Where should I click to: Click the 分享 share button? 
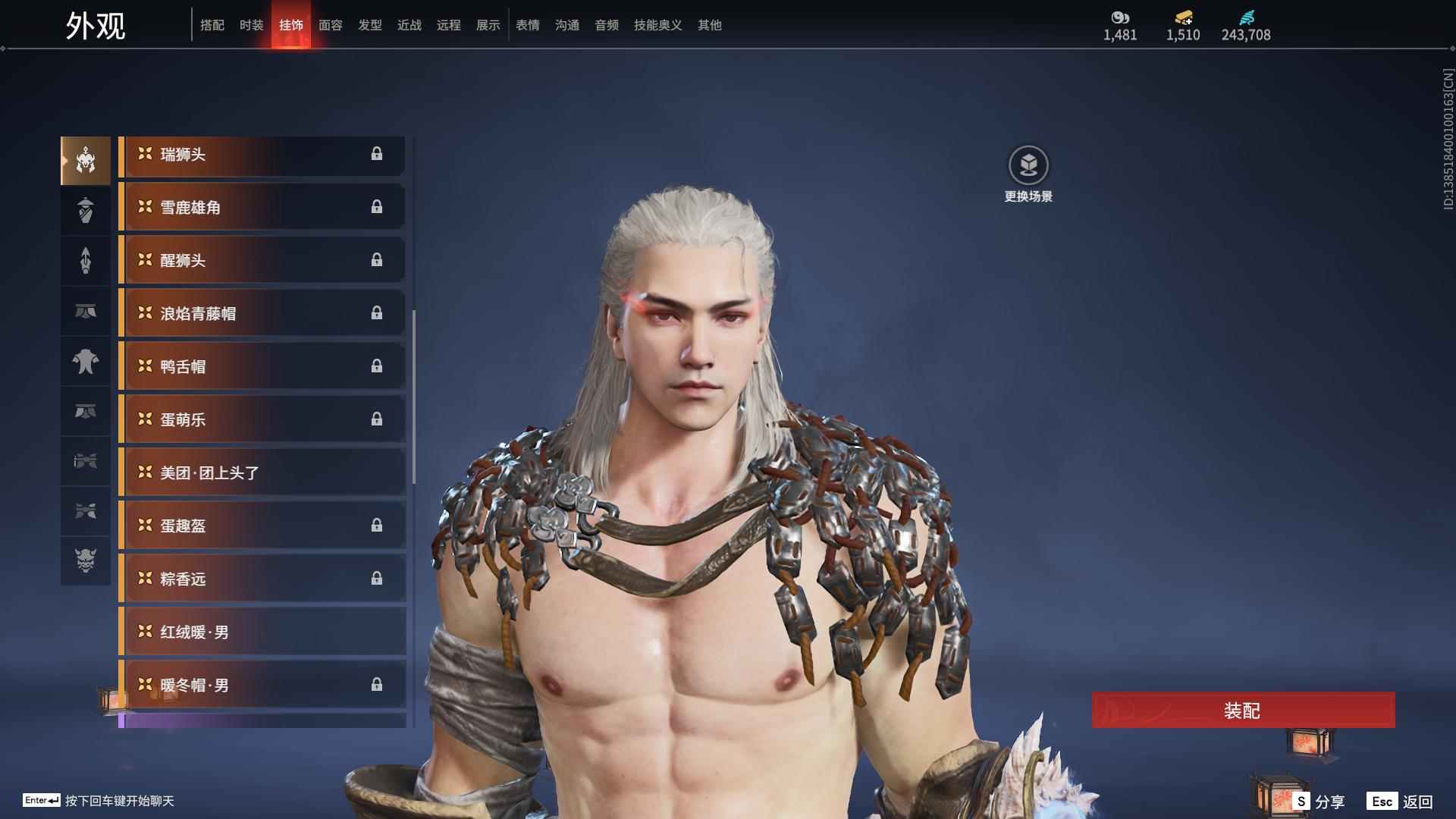1319,802
